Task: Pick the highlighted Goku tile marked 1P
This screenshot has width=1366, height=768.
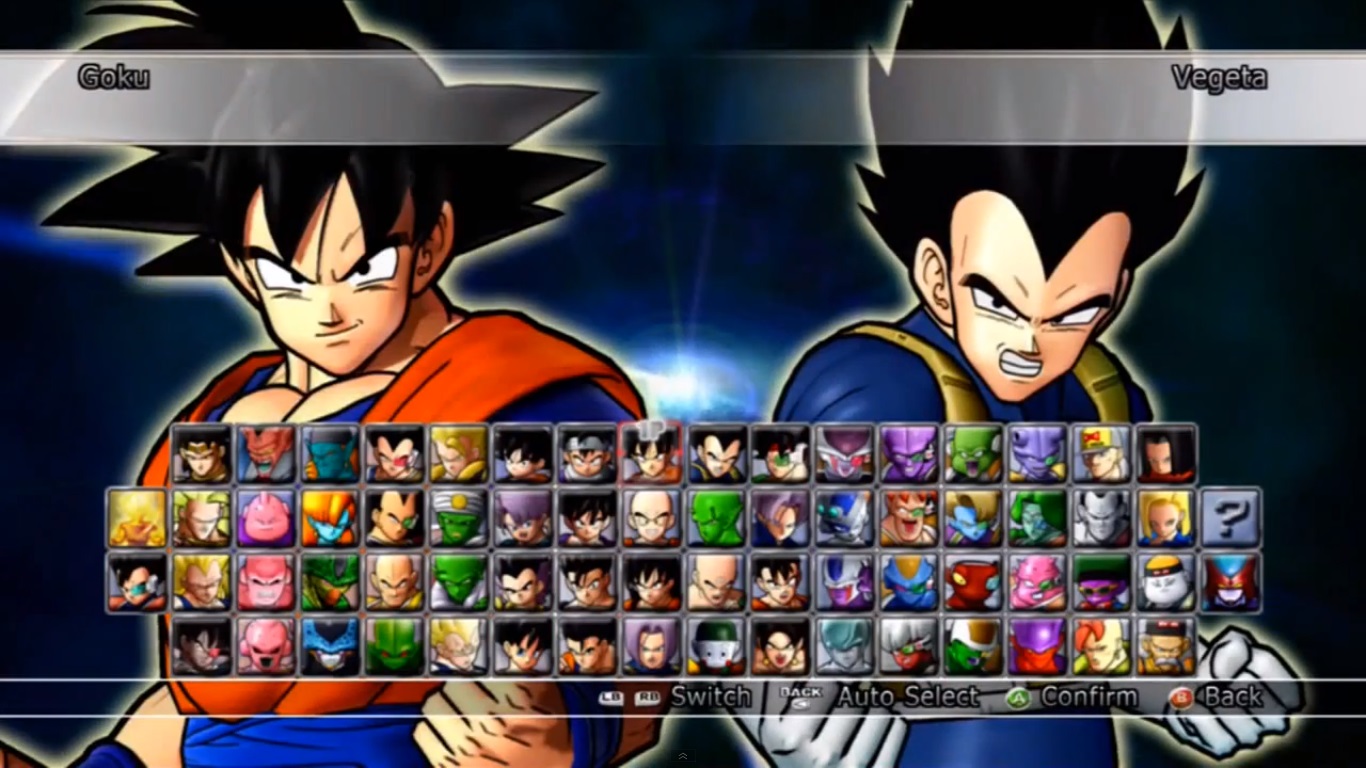Action: pyautogui.click(x=650, y=454)
